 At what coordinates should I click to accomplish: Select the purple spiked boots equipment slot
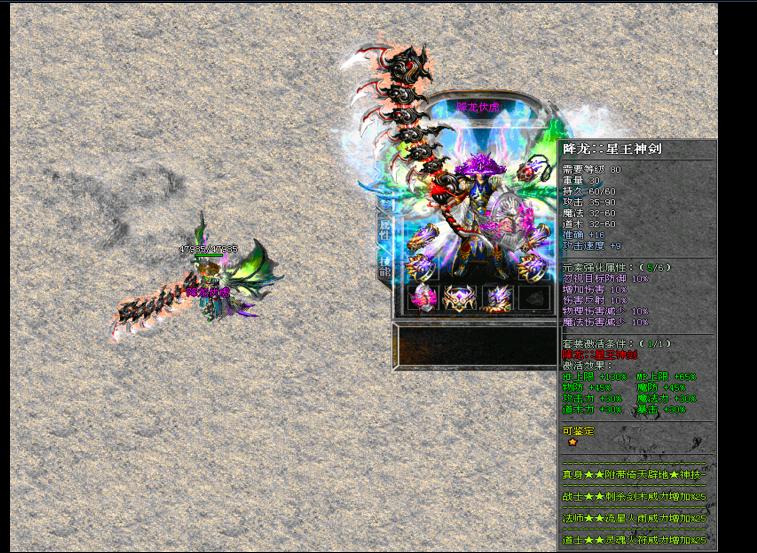pos(498,297)
